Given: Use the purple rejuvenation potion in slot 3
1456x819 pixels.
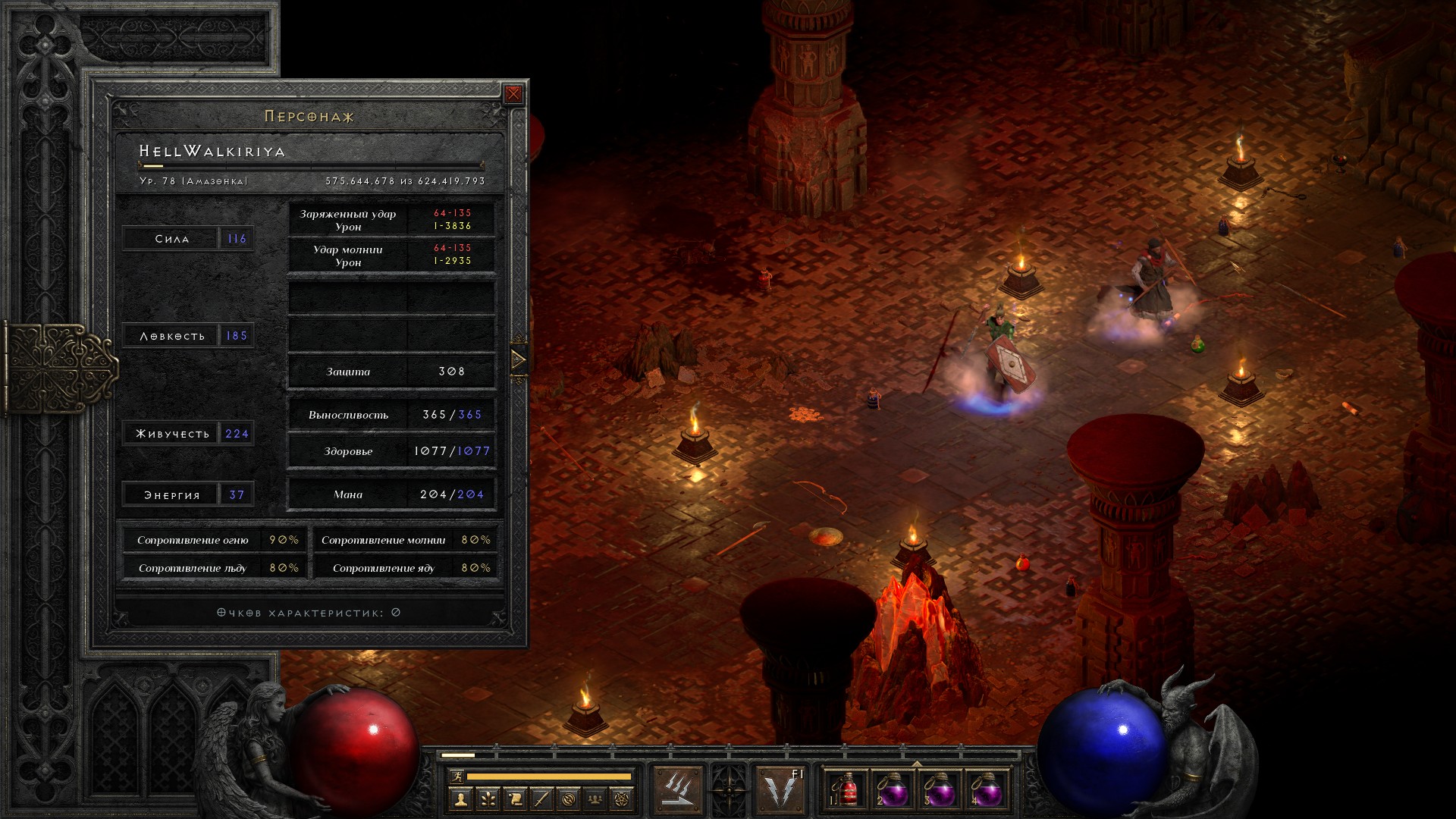Looking at the screenshot, I should click(939, 790).
